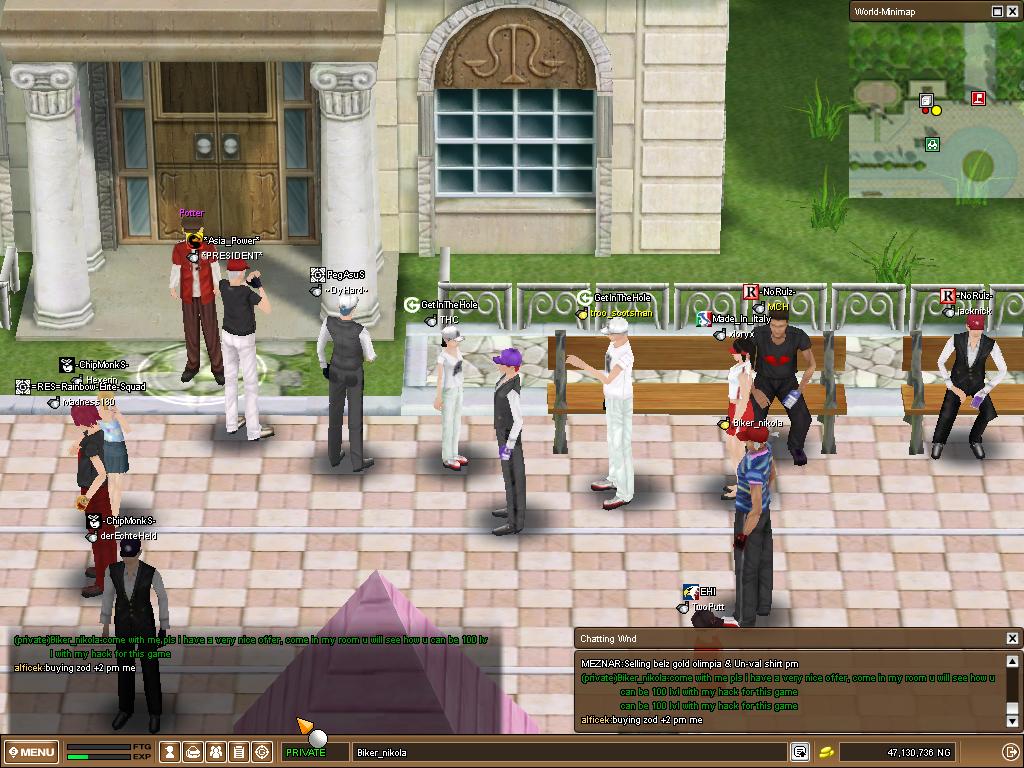Open the locker bag icon
Image resolution: width=1024 pixels, height=768 pixels.
193,752
